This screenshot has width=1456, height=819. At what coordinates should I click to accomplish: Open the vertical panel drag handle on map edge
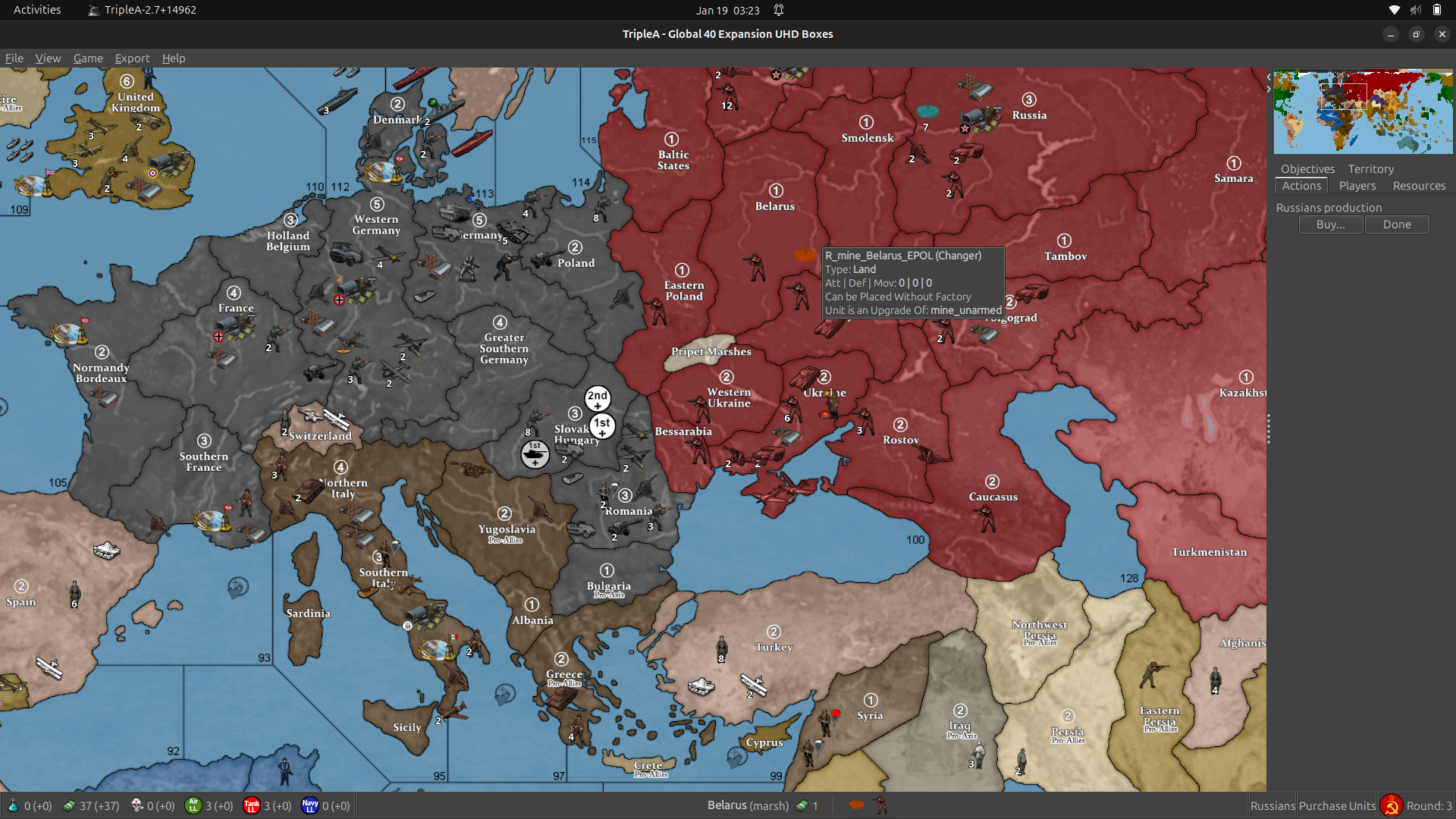[x=1269, y=428]
